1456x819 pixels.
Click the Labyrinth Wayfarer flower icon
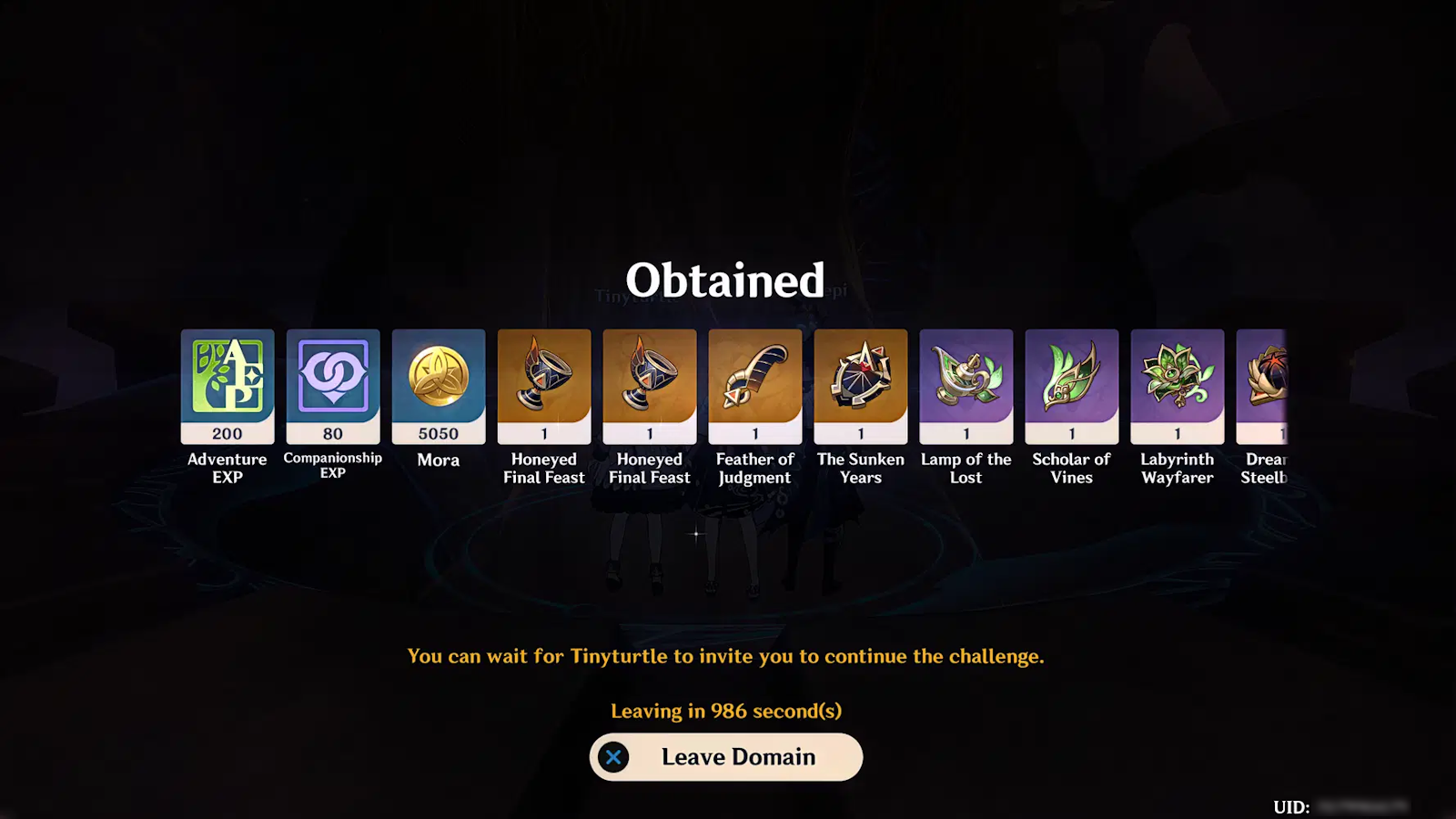coord(1177,382)
